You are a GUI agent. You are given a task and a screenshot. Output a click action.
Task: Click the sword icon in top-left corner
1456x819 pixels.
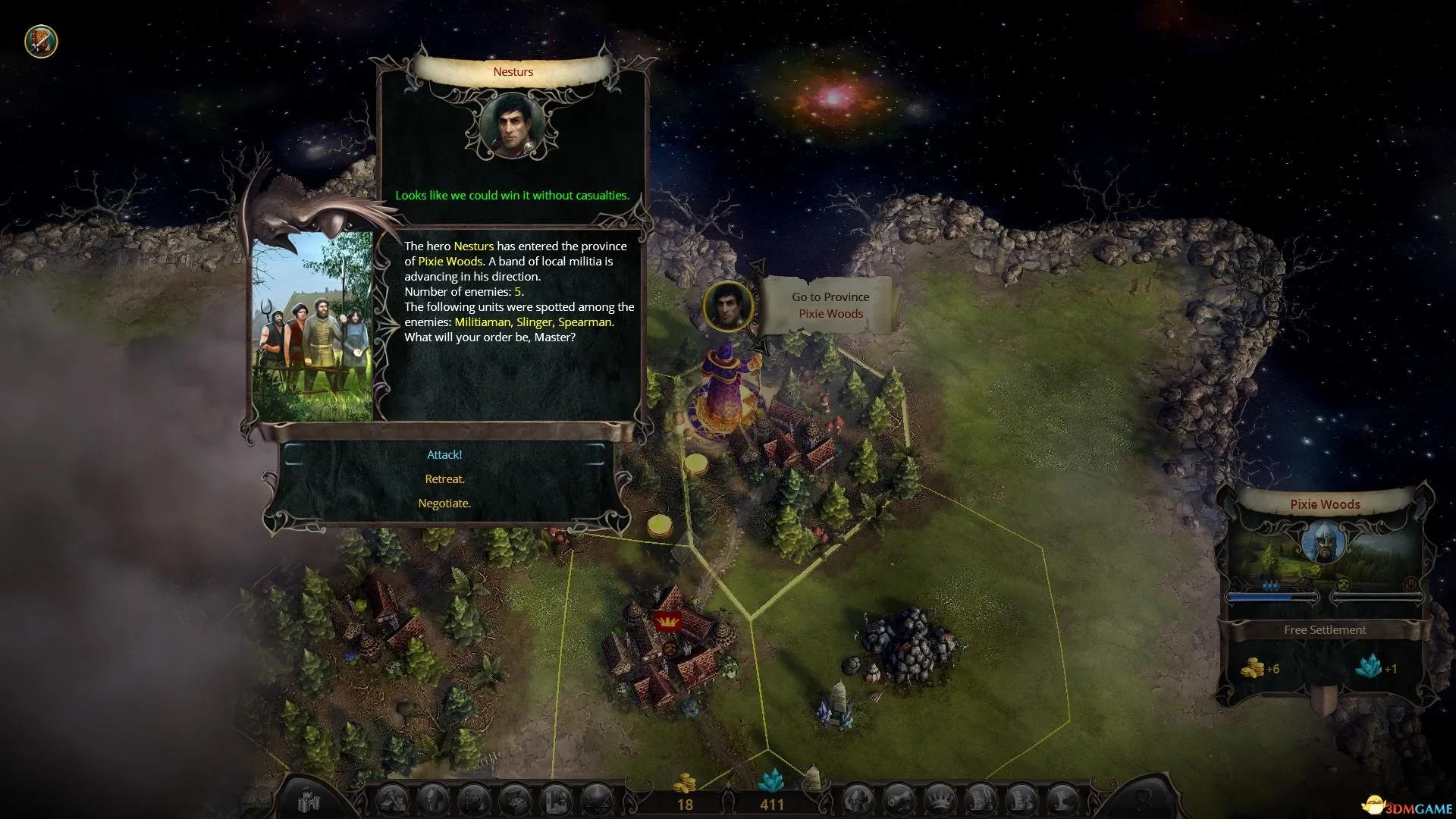click(x=41, y=41)
